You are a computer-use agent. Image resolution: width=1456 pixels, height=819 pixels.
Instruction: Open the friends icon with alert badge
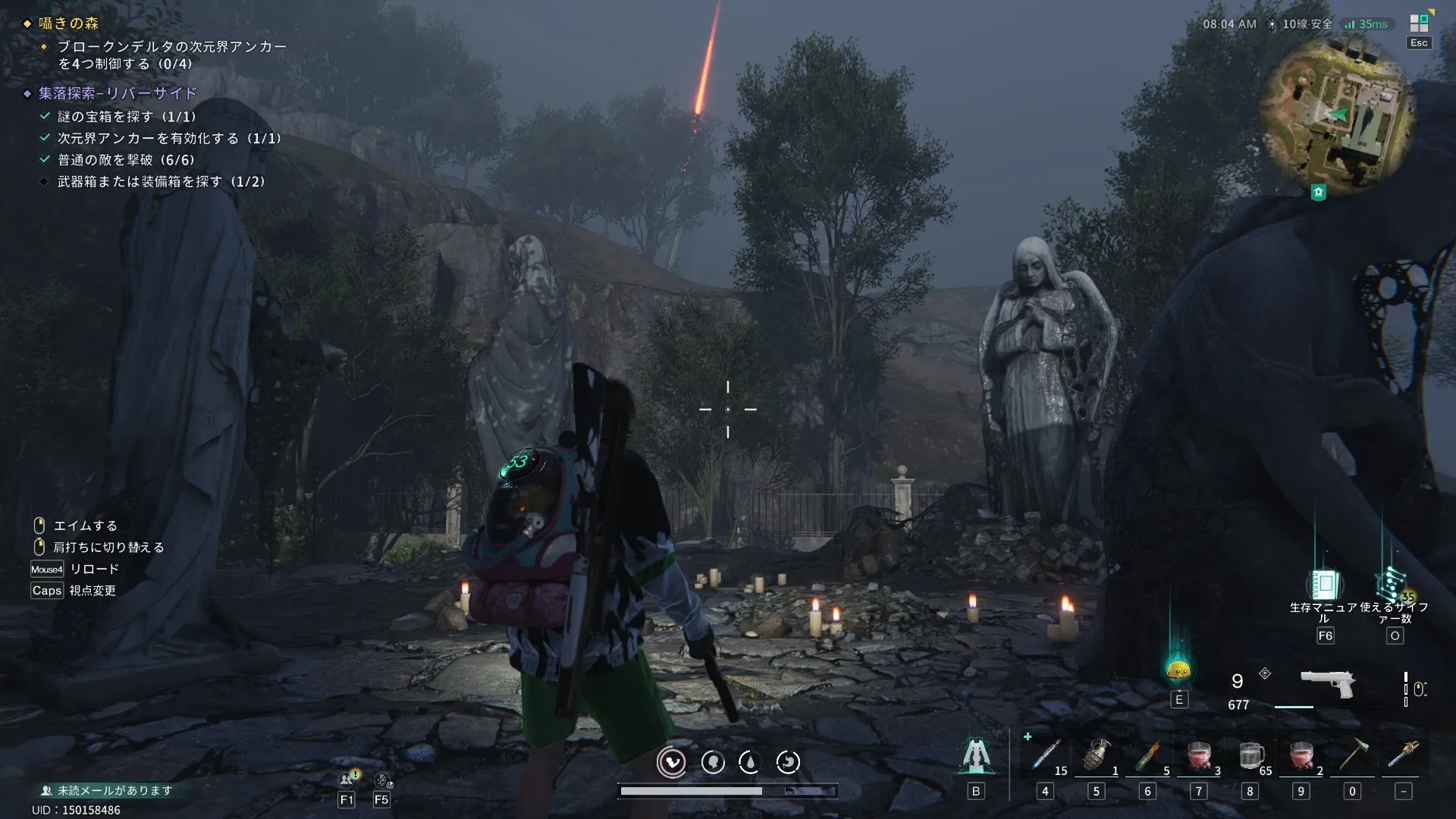[348, 779]
